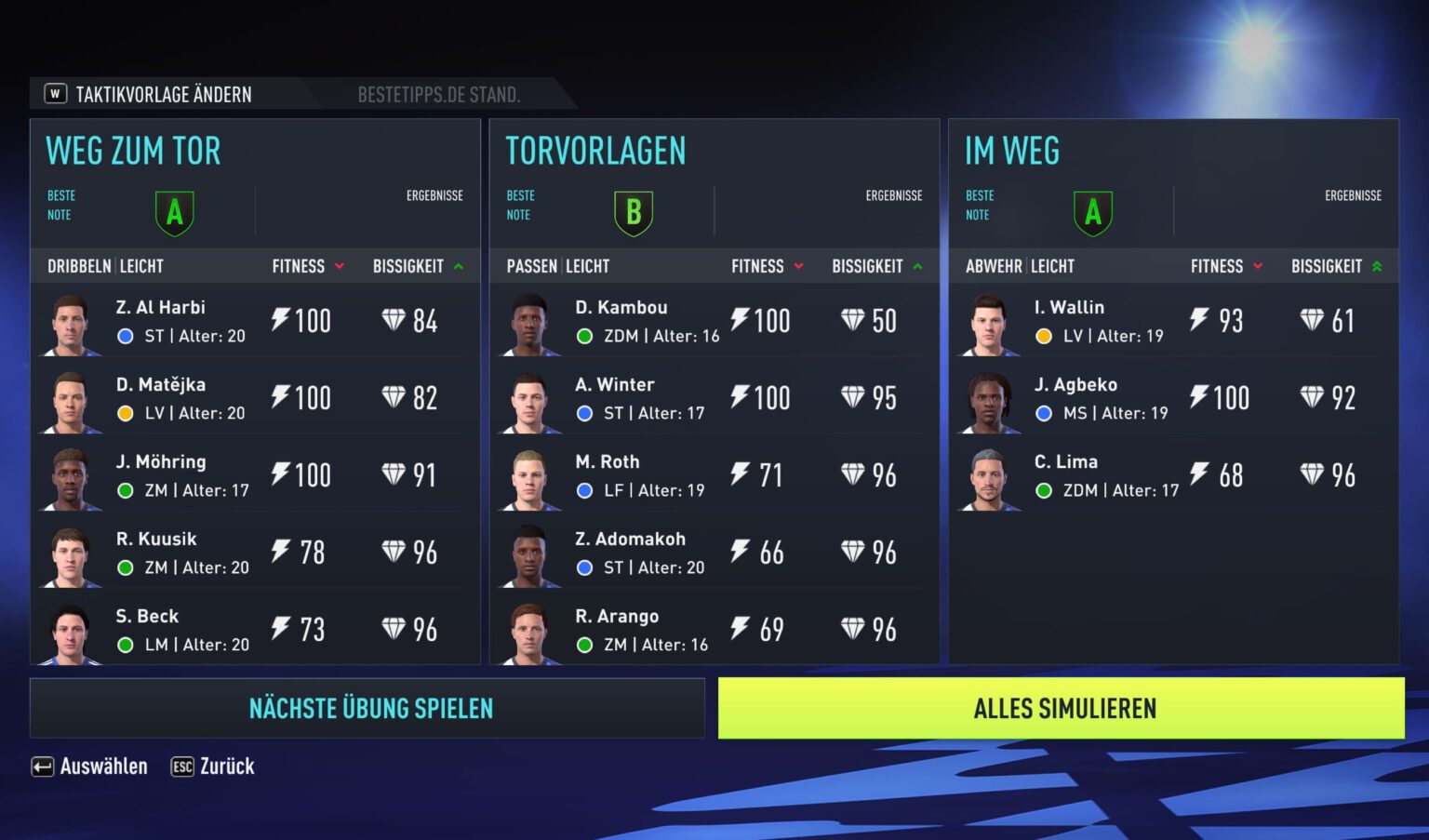Click the BISSIGKEIT sort chevron in Torvorlagen
1429x840 pixels.
tap(918, 267)
